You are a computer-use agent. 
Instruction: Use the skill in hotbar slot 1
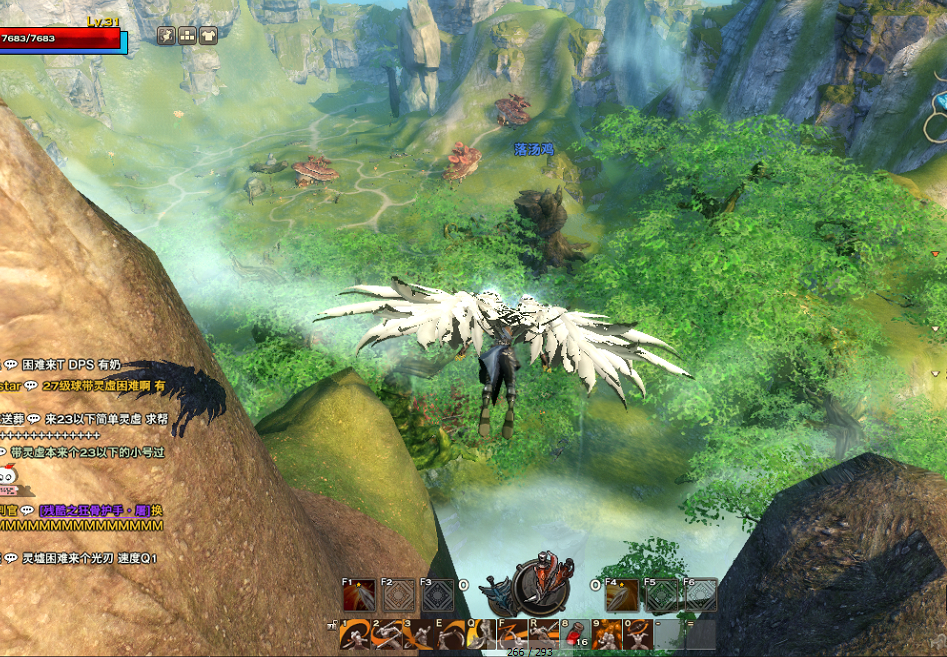pos(353,634)
